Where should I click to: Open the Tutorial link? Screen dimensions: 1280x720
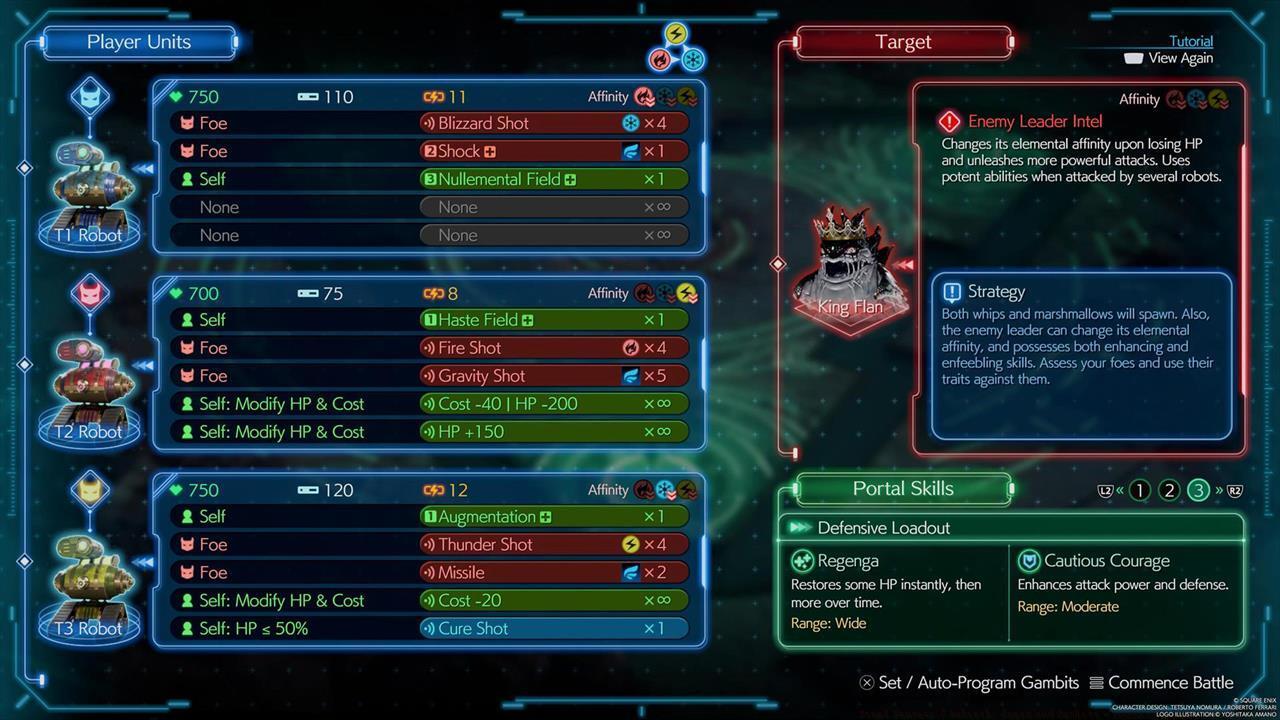coord(1189,41)
